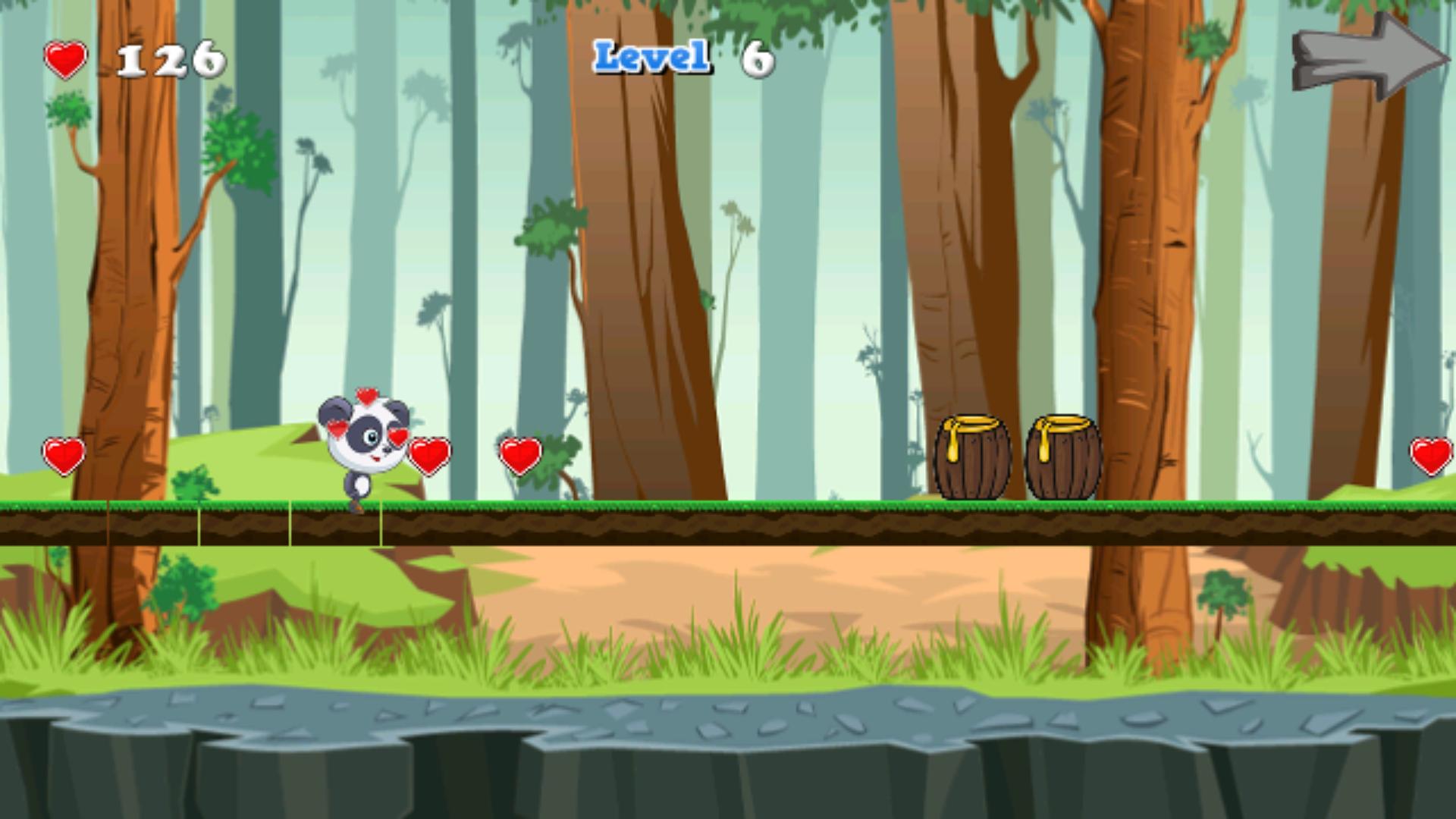Collect the heart next to the panda
Image resolution: width=1456 pixels, height=819 pixels.
(430, 455)
